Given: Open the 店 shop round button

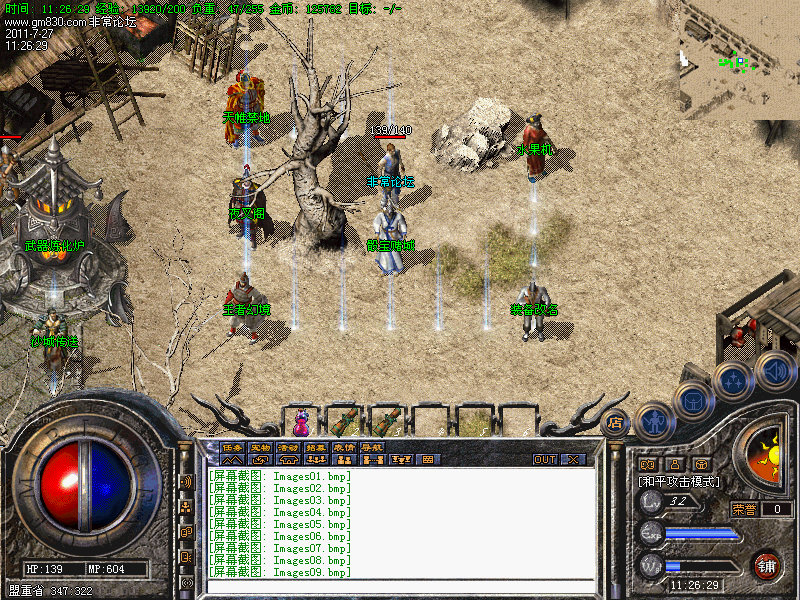Looking at the screenshot, I should pos(616,422).
